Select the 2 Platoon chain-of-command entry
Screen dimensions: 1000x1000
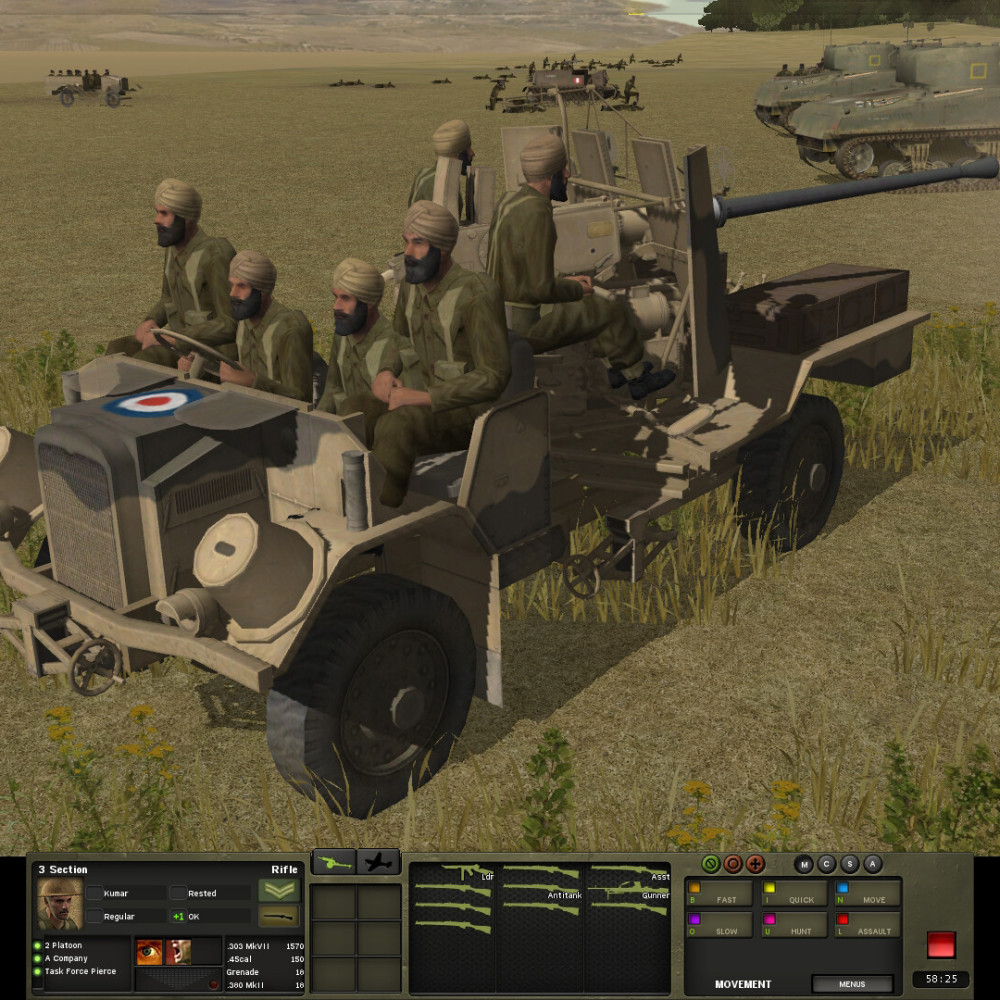(63, 945)
